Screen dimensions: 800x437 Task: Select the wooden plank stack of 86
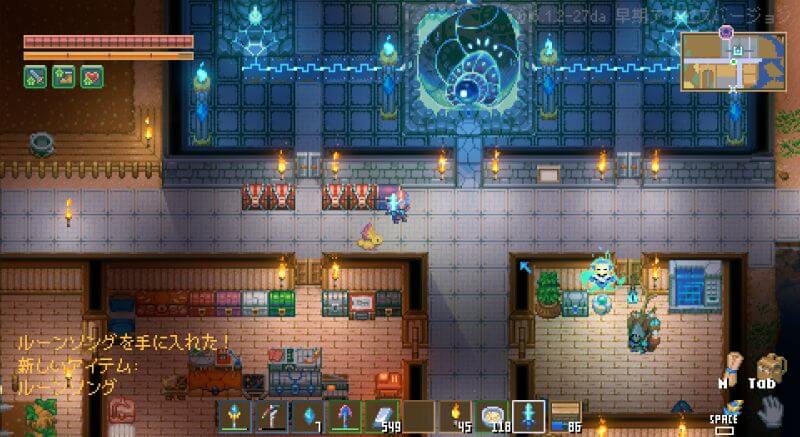[x=566, y=416]
